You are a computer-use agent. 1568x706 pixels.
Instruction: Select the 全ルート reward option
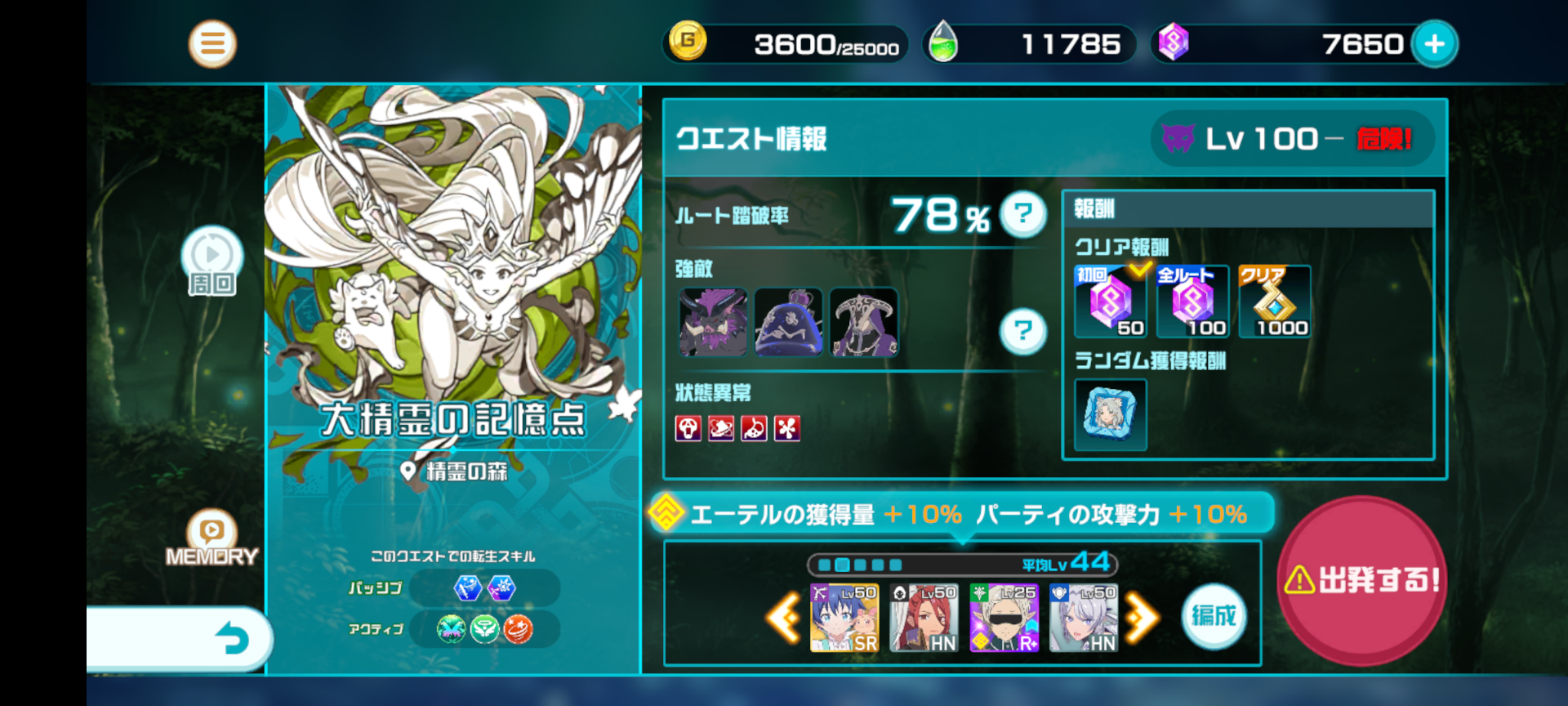pyautogui.click(x=1192, y=302)
